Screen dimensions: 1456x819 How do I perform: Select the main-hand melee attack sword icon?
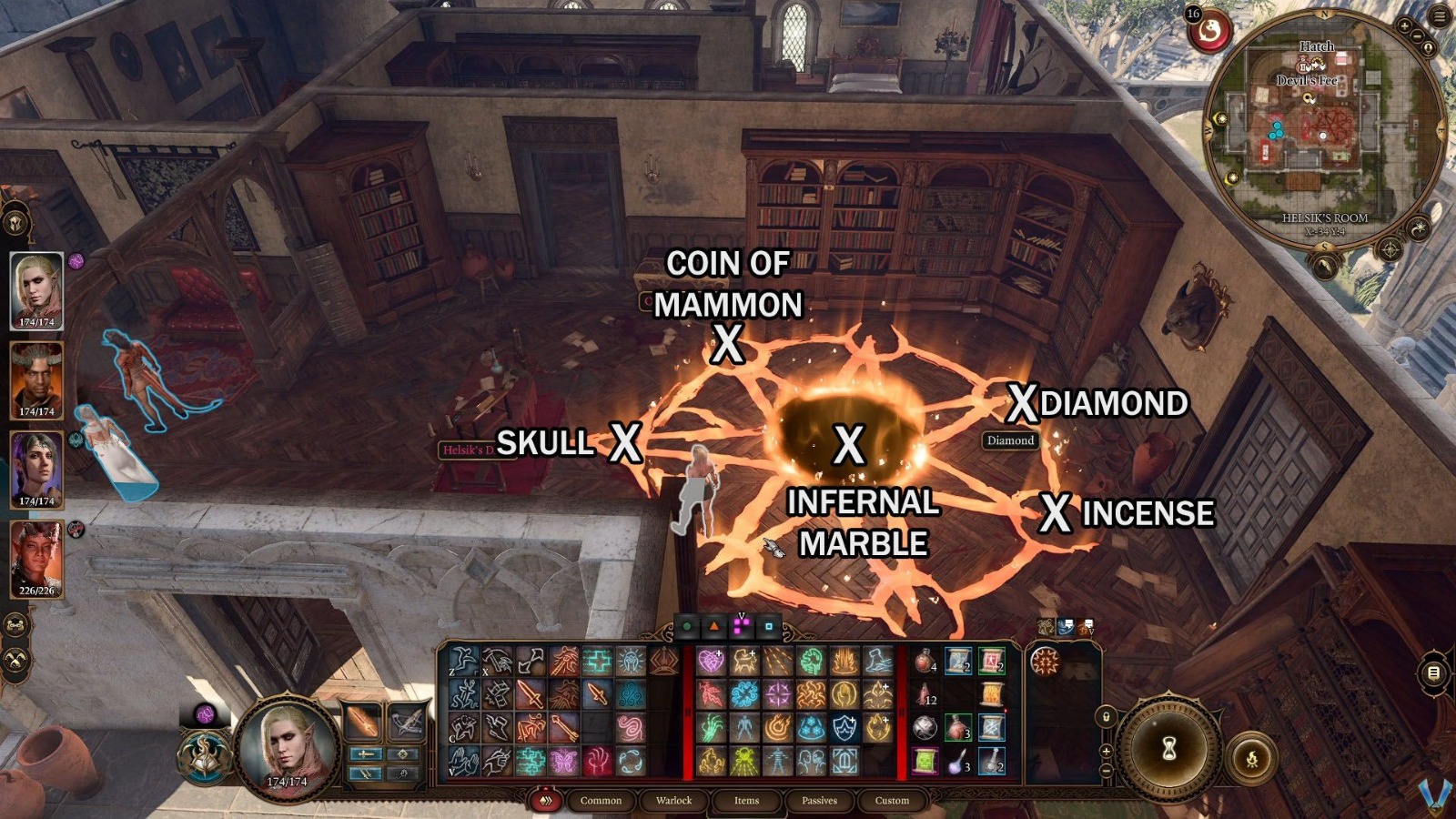coord(530,695)
